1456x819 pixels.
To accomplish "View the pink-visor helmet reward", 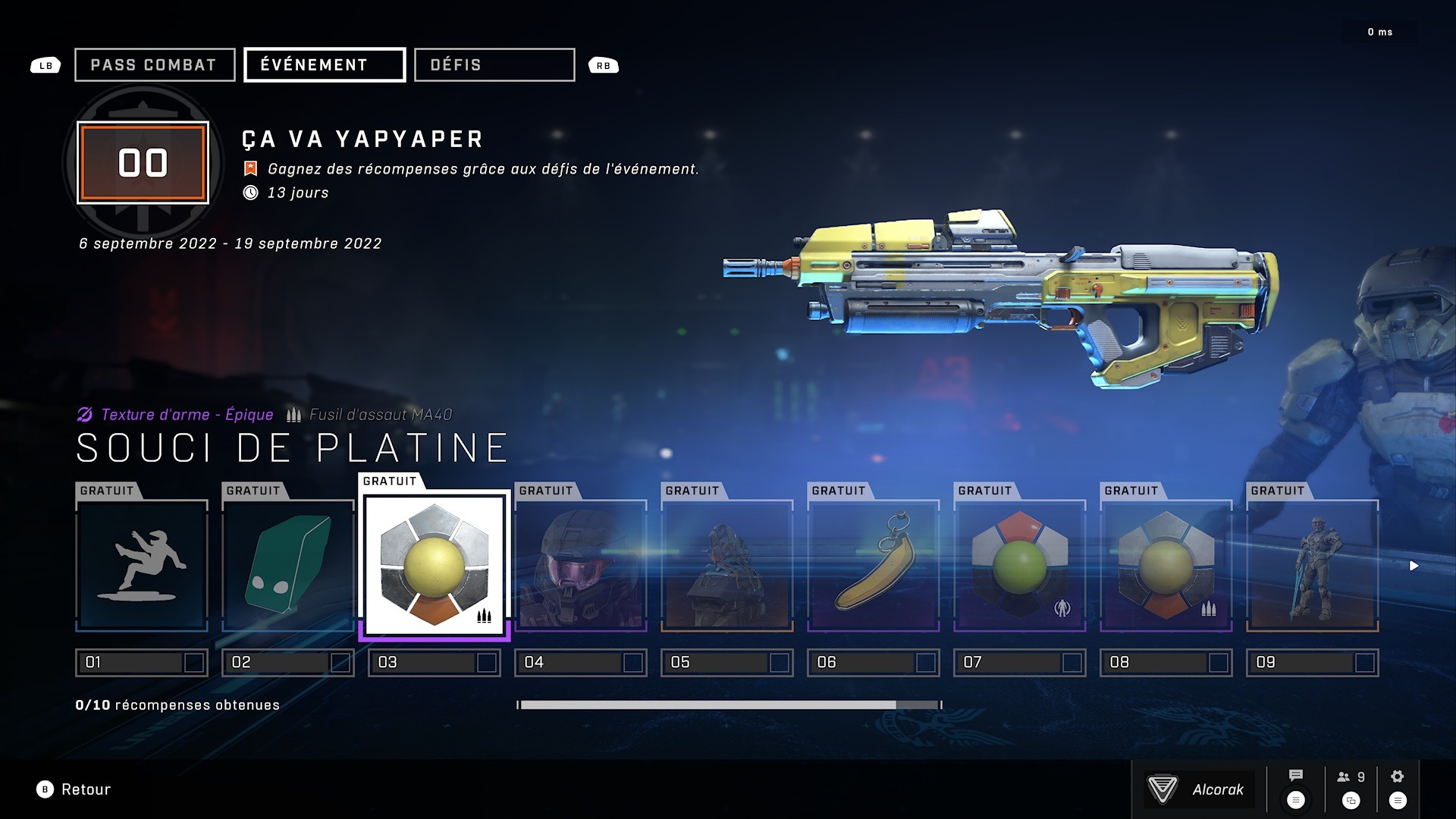I will click(581, 566).
